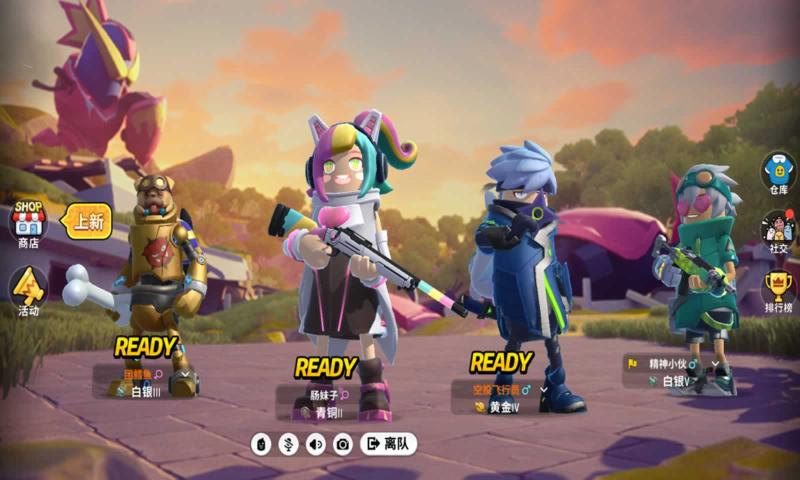Open the 社交 social menu
The width and height of the screenshot is (800, 480).
coord(778,232)
